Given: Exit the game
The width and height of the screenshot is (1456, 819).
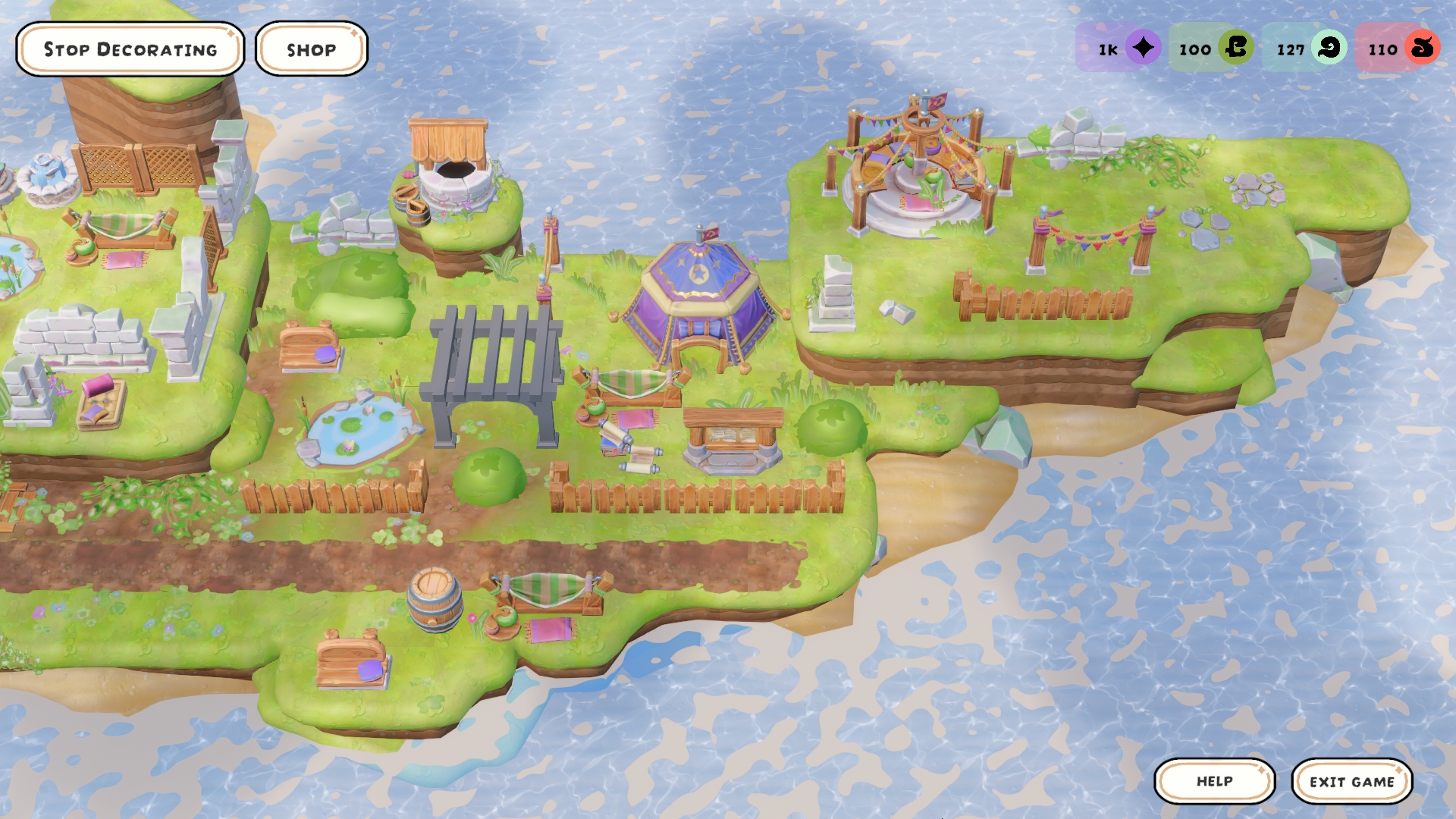Looking at the screenshot, I should (1351, 781).
